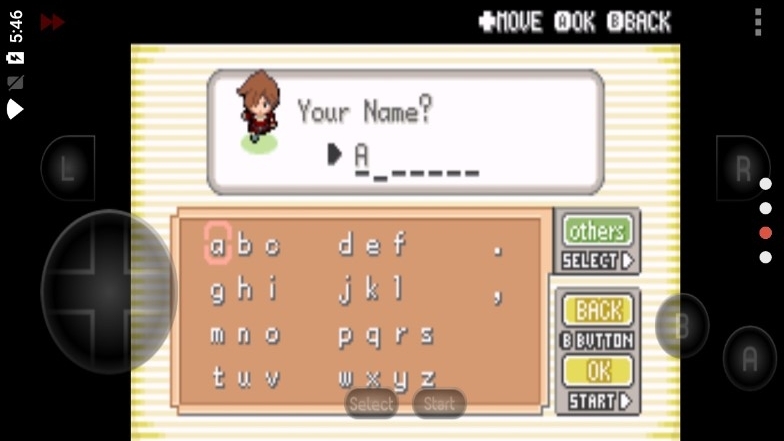Choose the letter o in the top row
The width and height of the screenshot is (784, 441).
click(x=271, y=243)
